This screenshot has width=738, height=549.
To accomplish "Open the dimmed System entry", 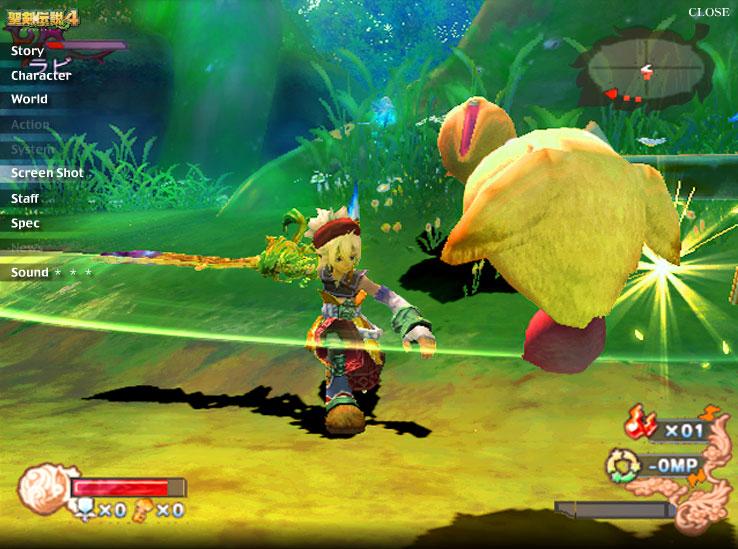I will (x=33, y=149).
